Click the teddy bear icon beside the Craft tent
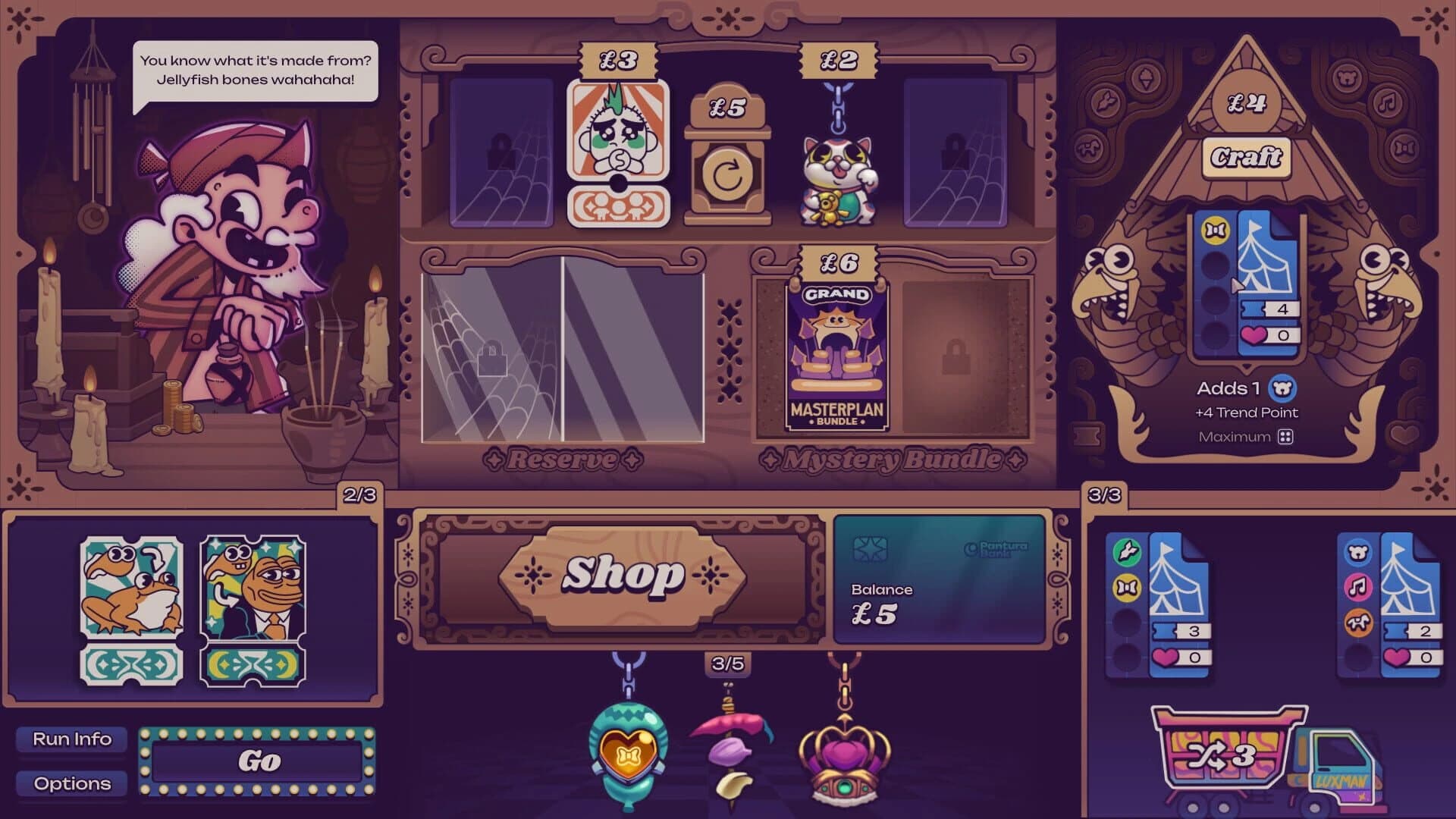Screen dimensions: 1456x819 pyautogui.click(x=1347, y=77)
